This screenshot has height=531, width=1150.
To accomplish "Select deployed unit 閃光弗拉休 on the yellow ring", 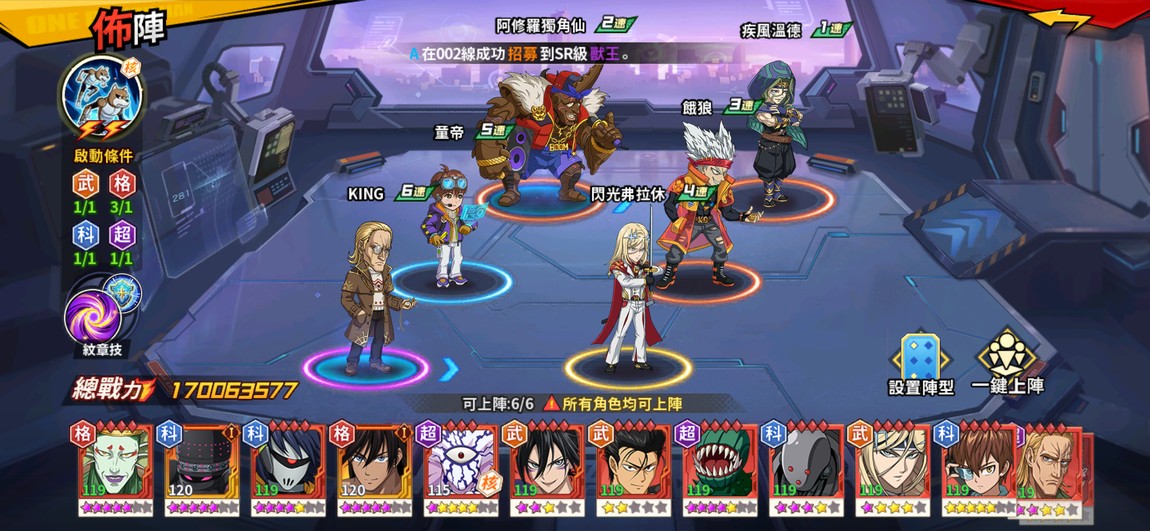I will (x=627, y=300).
